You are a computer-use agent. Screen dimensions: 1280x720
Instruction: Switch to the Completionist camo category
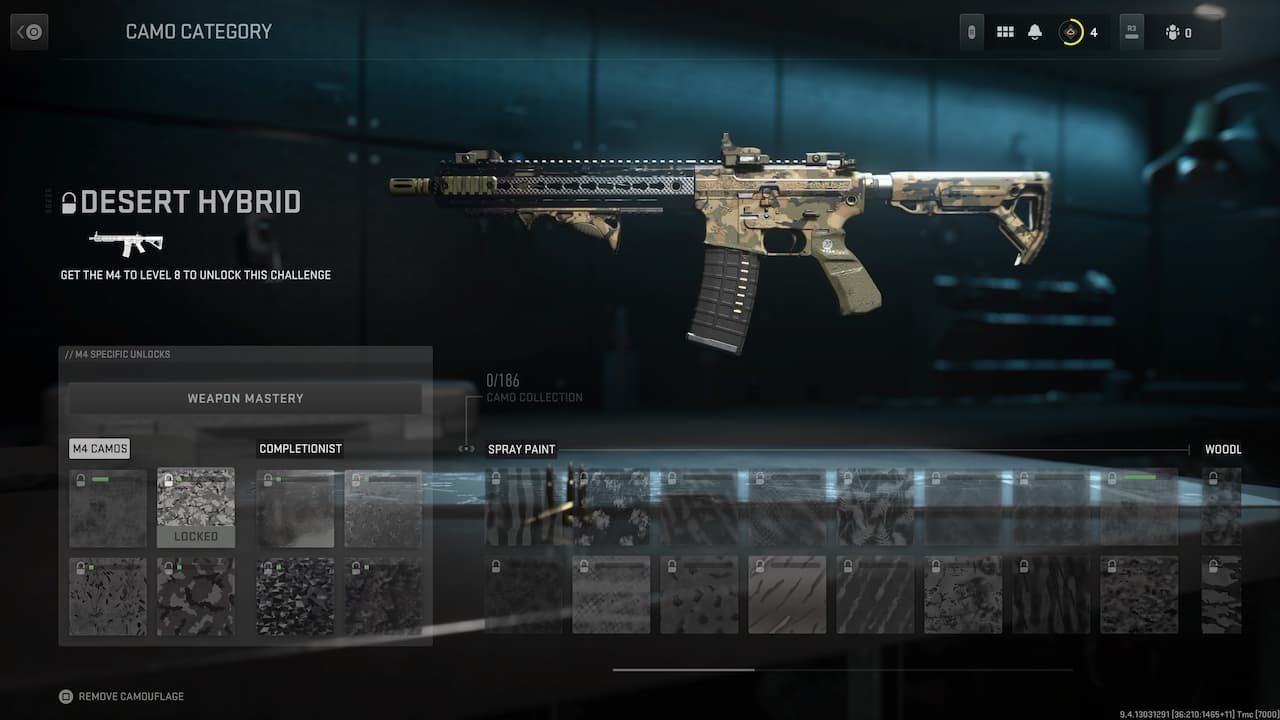pos(300,449)
